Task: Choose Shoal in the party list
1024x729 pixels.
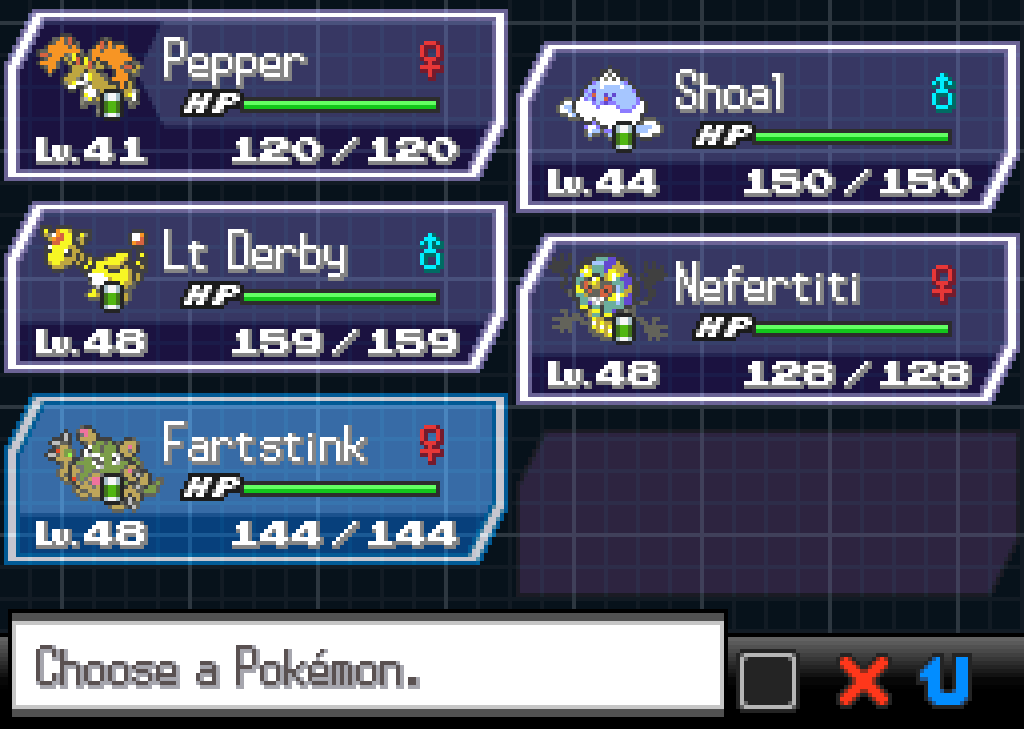Action: click(765, 127)
